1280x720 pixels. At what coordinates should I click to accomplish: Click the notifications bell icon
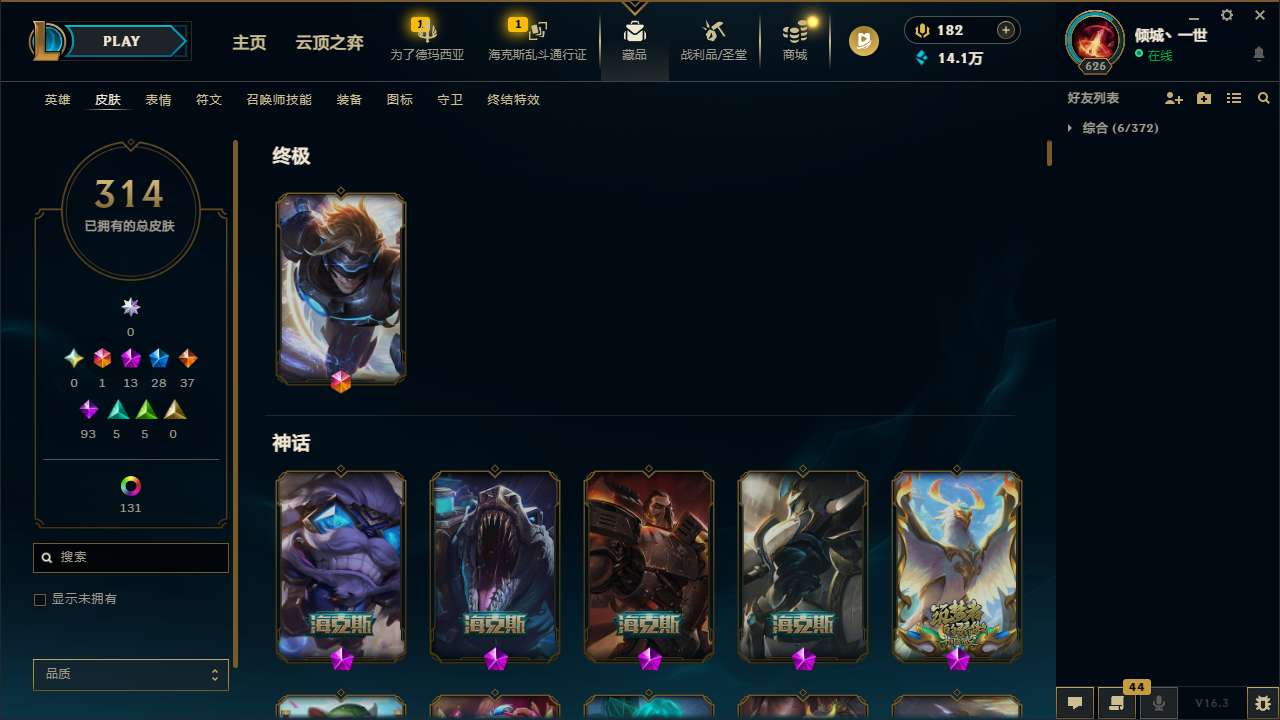click(1259, 55)
